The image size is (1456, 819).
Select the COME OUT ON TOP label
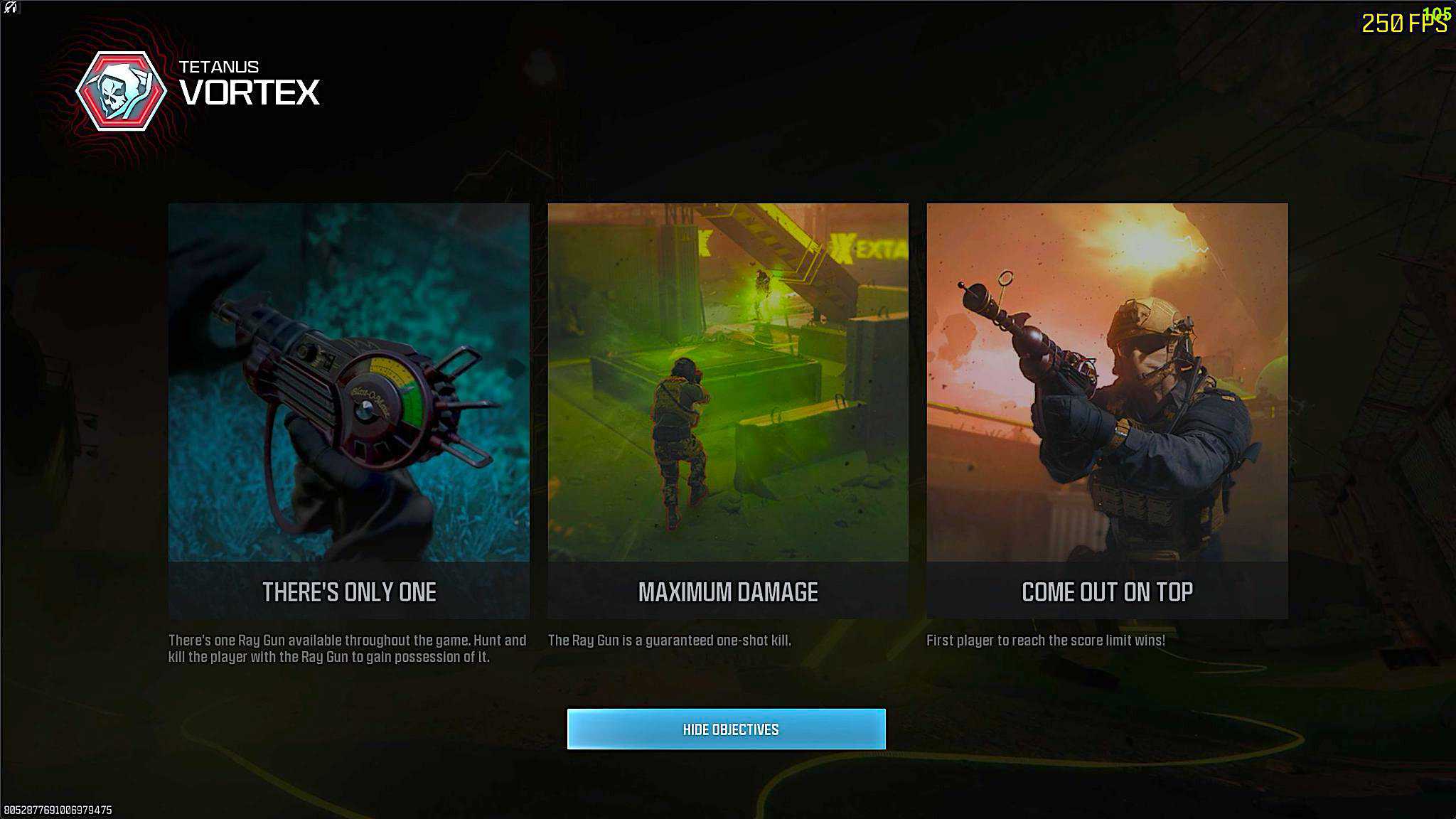tap(1107, 591)
